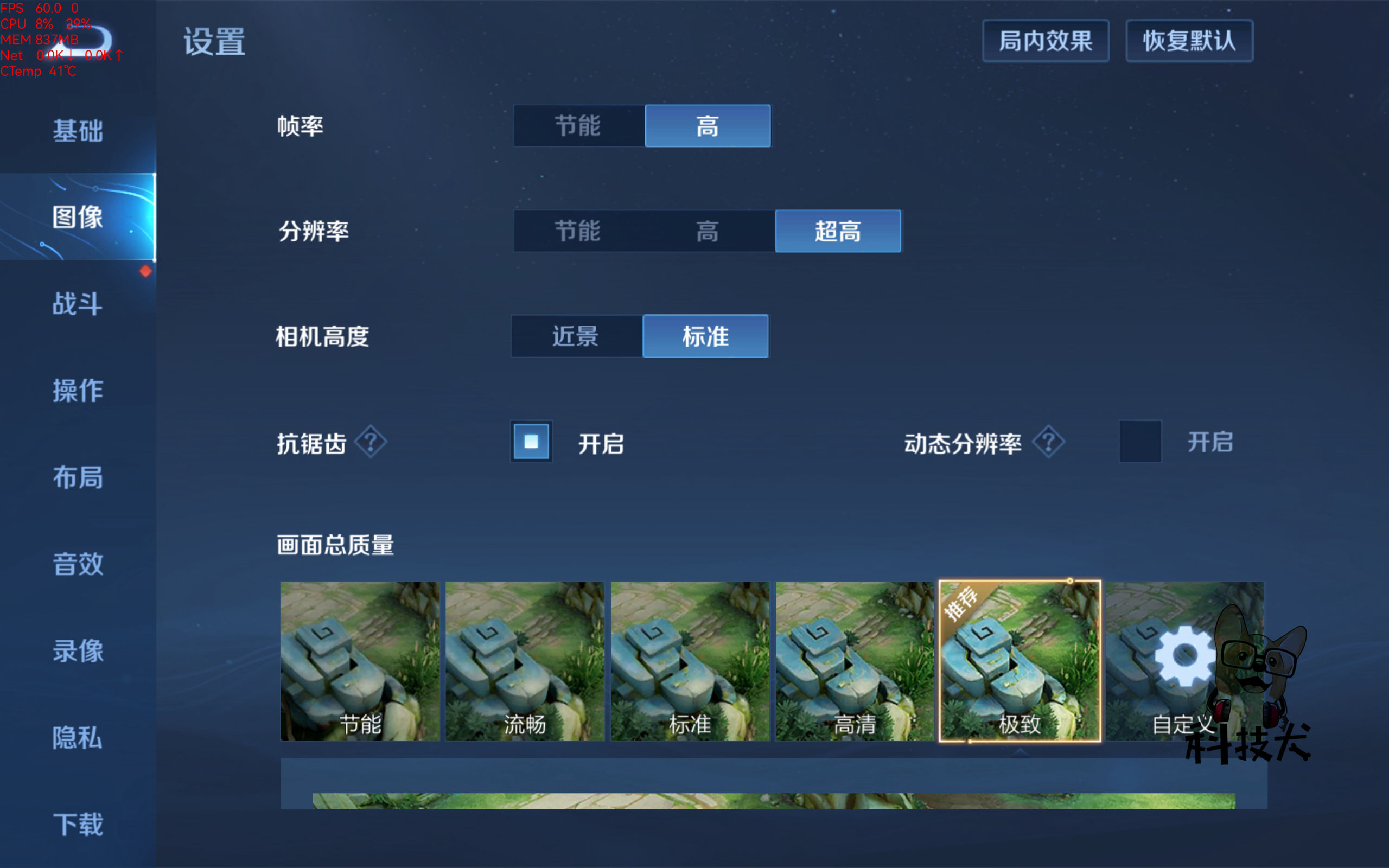Open the 抗锯齿 help question mark icon
This screenshot has height=868, width=1389.
pyautogui.click(x=371, y=441)
